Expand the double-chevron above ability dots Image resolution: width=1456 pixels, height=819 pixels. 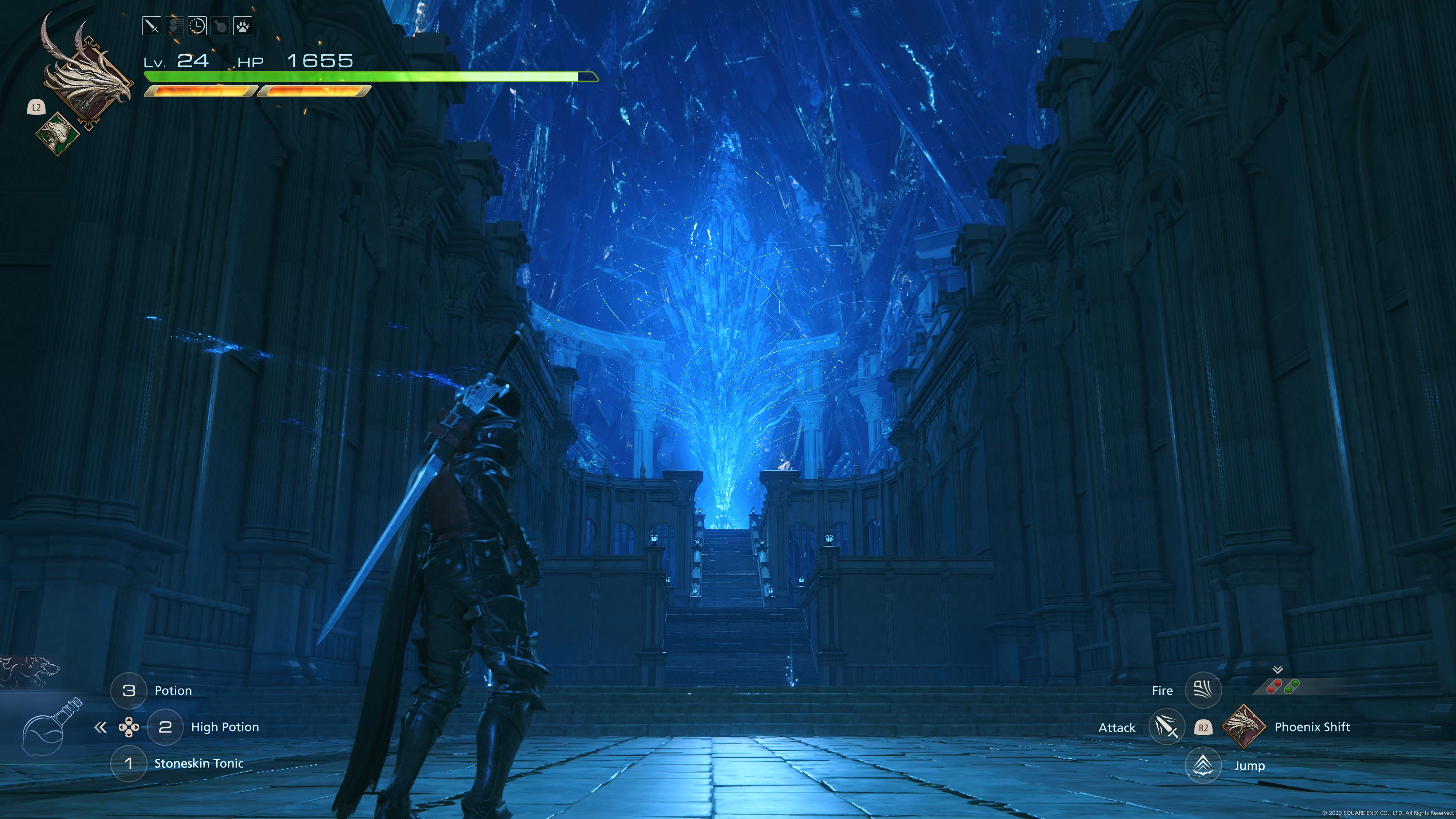tap(1277, 670)
